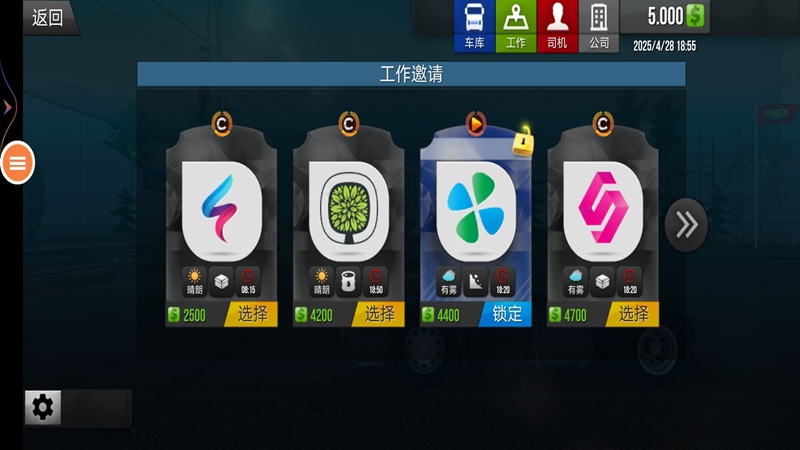Click the yellow padlock on the locked job
Screen dimensions: 800x450
point(523,143)
